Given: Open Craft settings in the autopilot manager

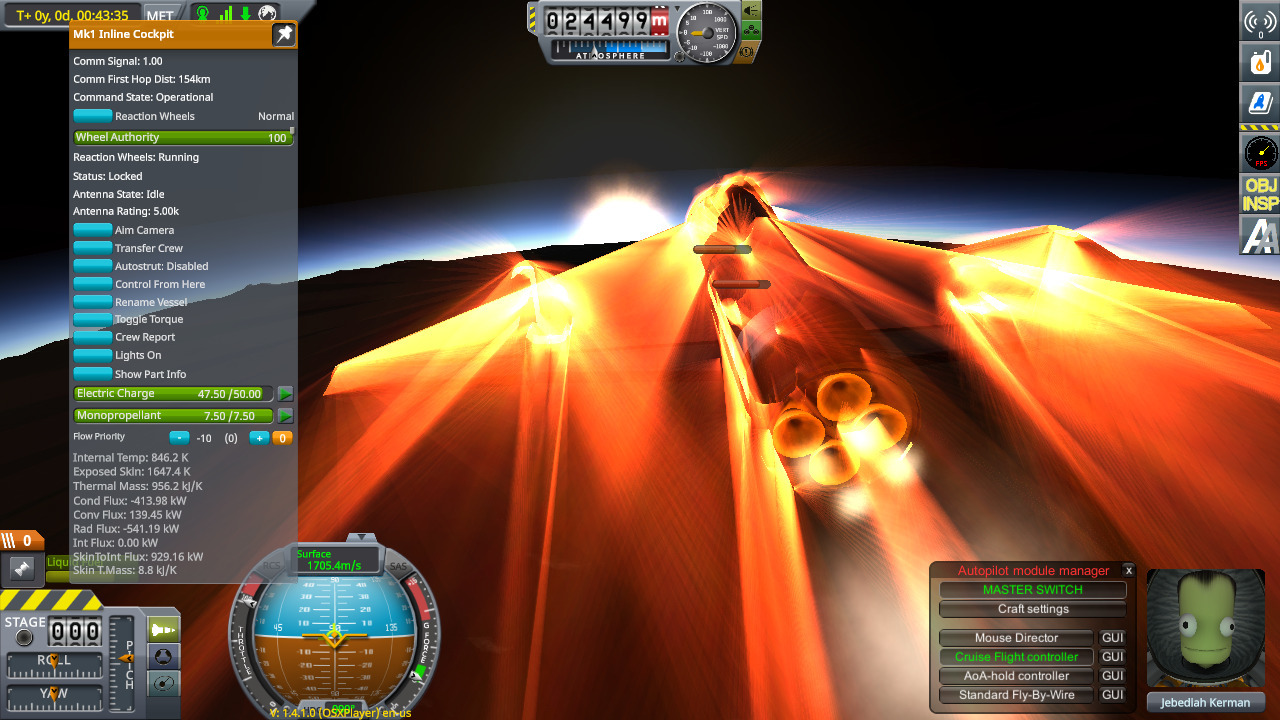Looking at the screenshot, I should coord(1032,609).
